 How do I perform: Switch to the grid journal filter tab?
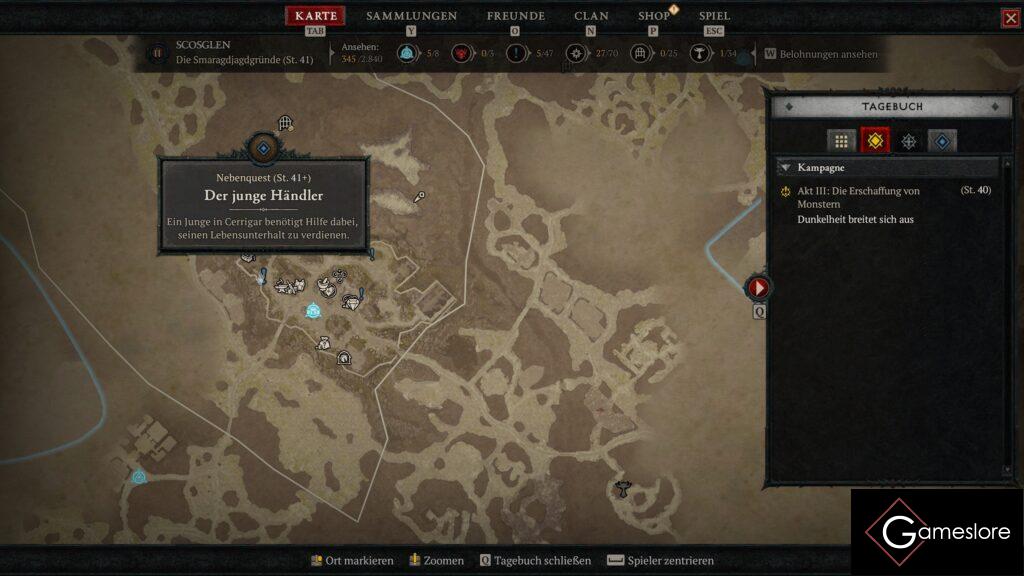tap(841, 141)
